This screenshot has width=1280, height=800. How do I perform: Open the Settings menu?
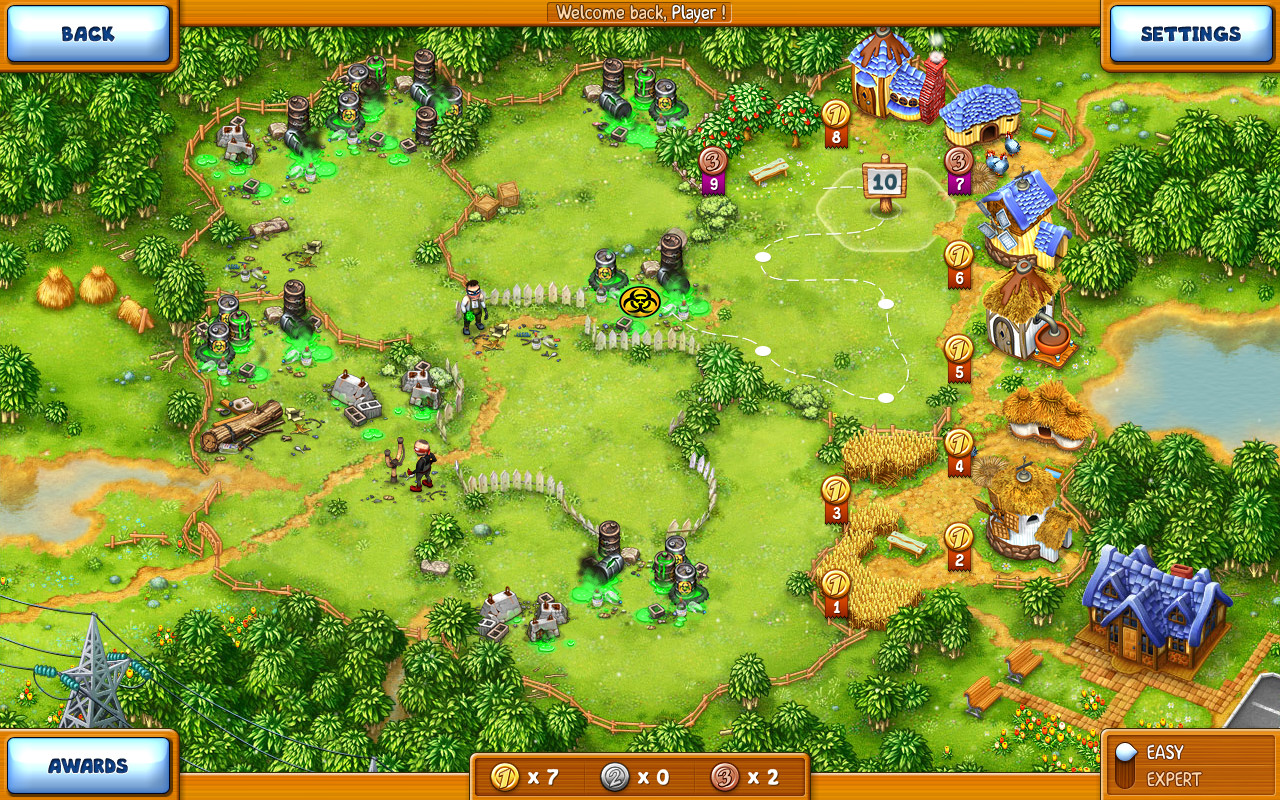coord(1190,33)
